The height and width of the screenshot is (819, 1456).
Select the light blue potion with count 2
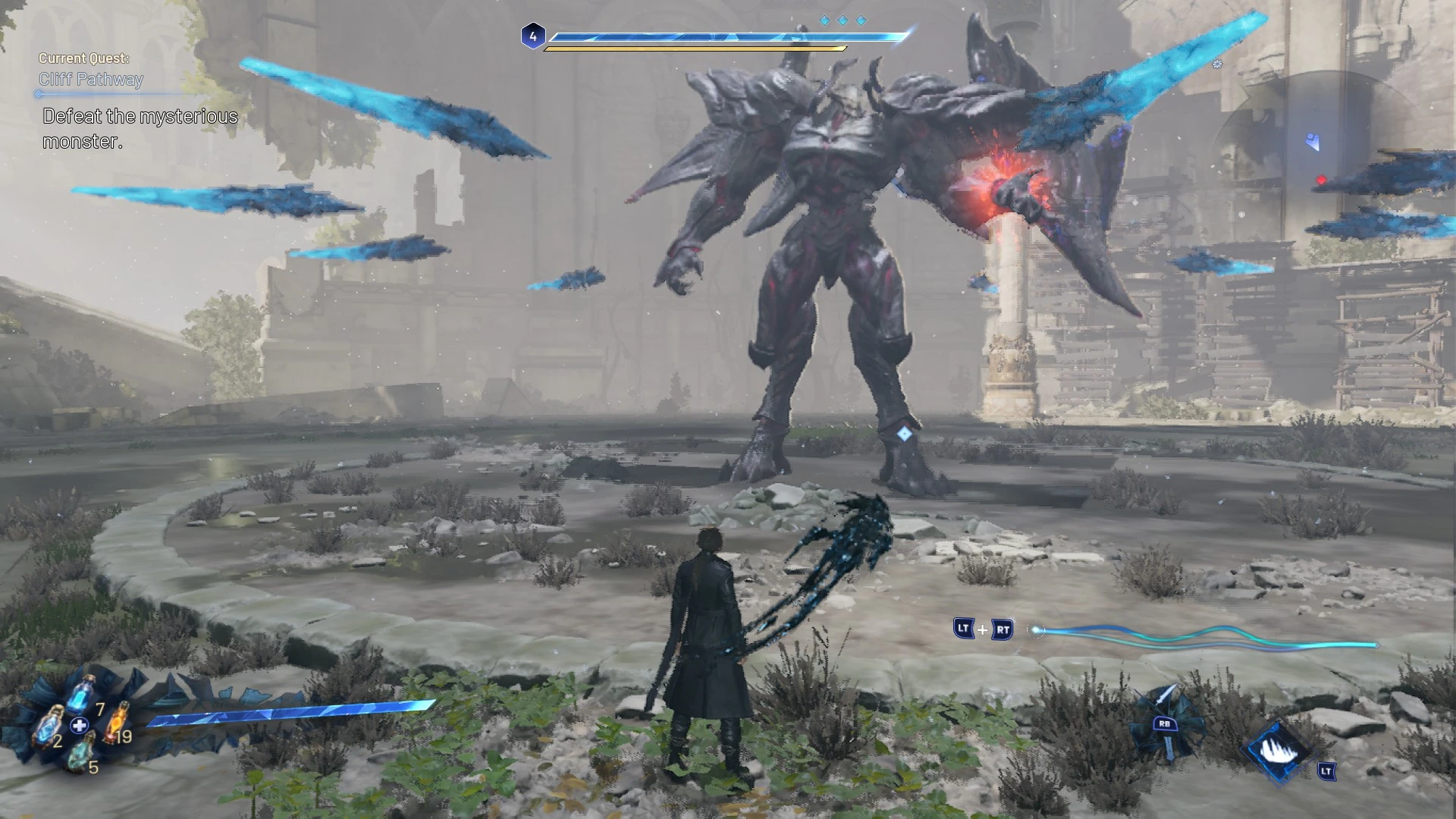pyautogui.click(x=50, y=724)
